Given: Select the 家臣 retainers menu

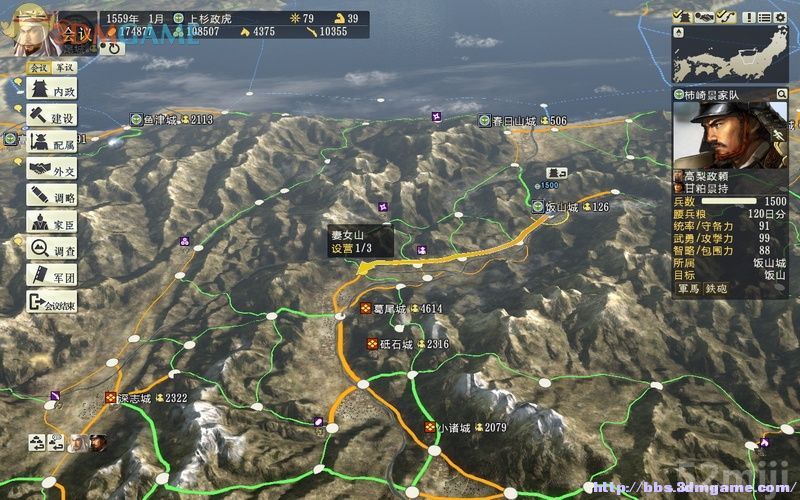Looking at the screenshot, I should click(x=52, y=223).
